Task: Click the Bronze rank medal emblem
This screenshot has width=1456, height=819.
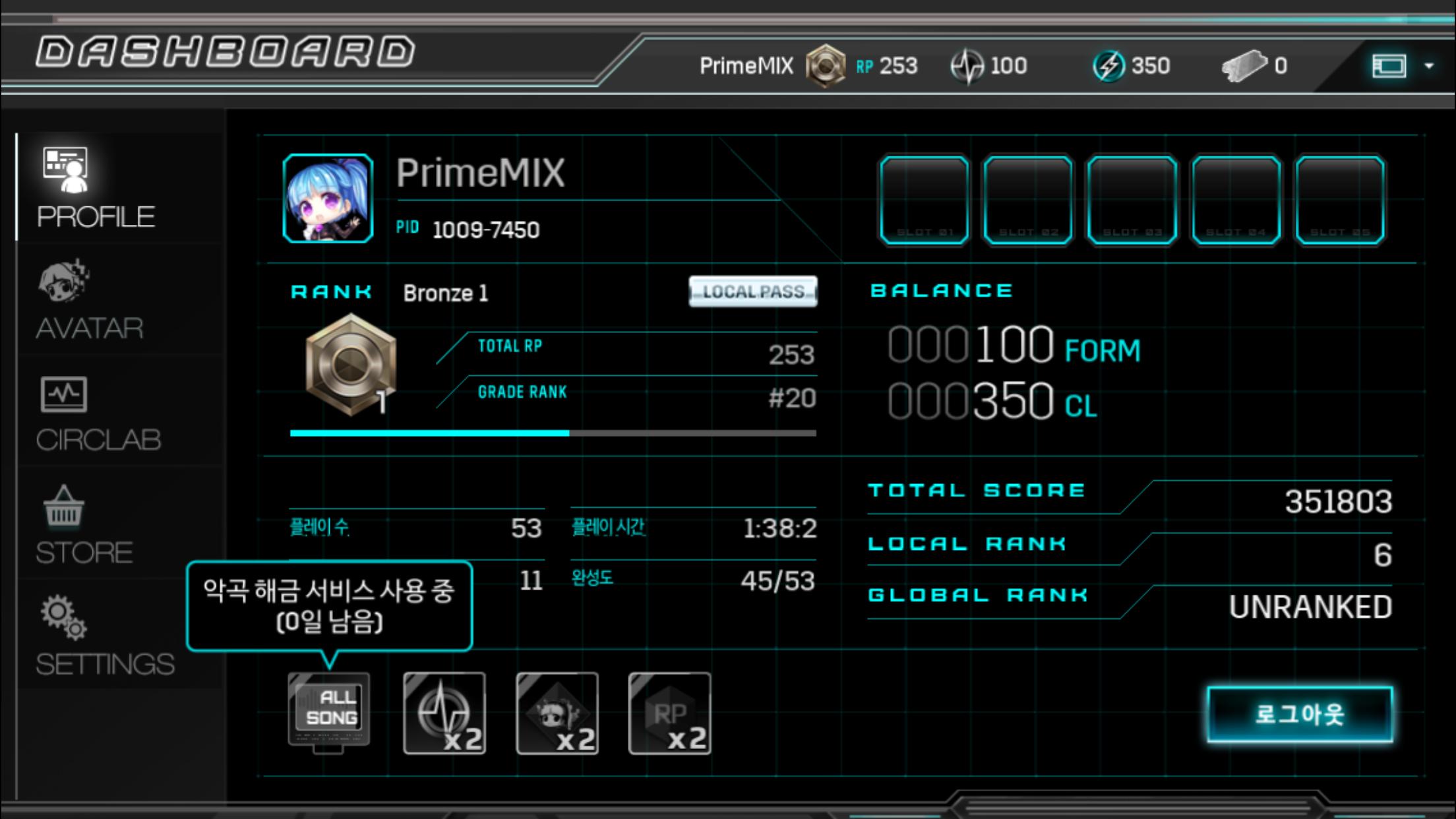Action: [350, 365]
